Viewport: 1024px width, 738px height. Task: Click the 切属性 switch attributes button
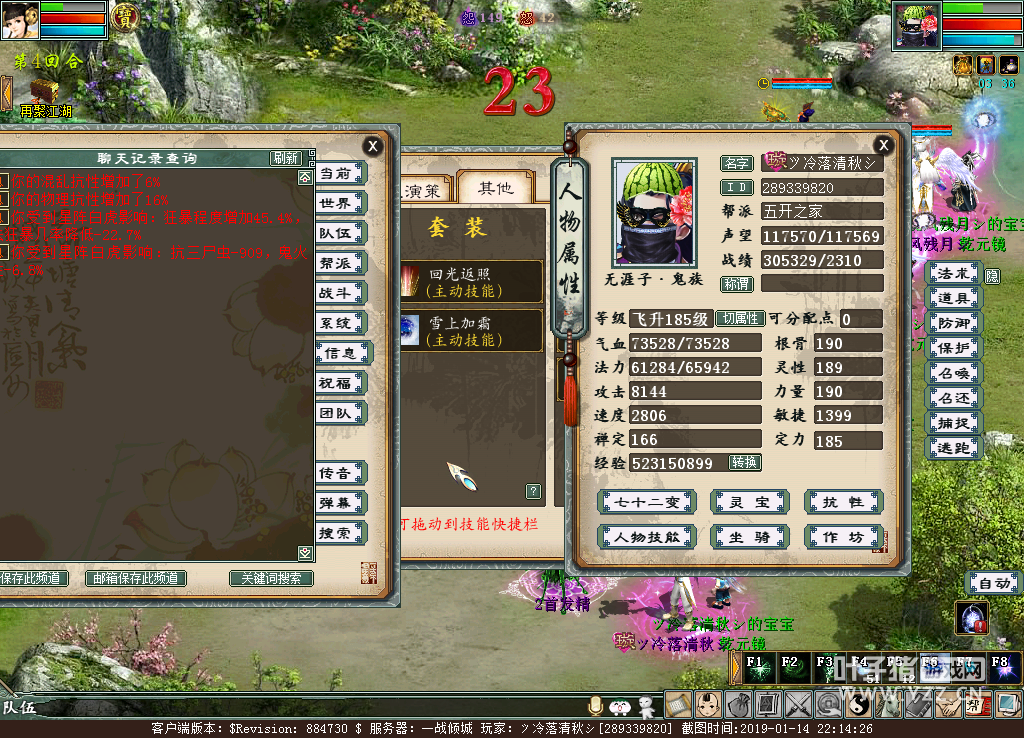(739, 319)
